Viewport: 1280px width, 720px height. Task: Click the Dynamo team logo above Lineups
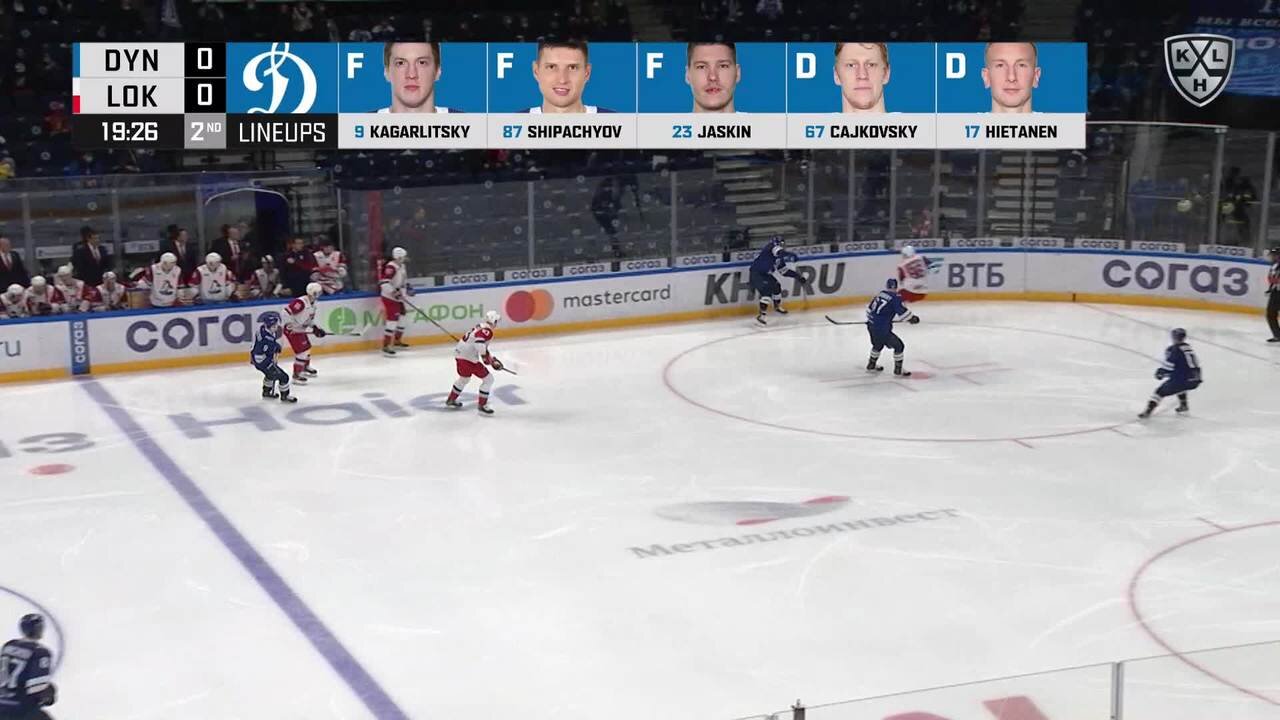click(x=281, y=78)
